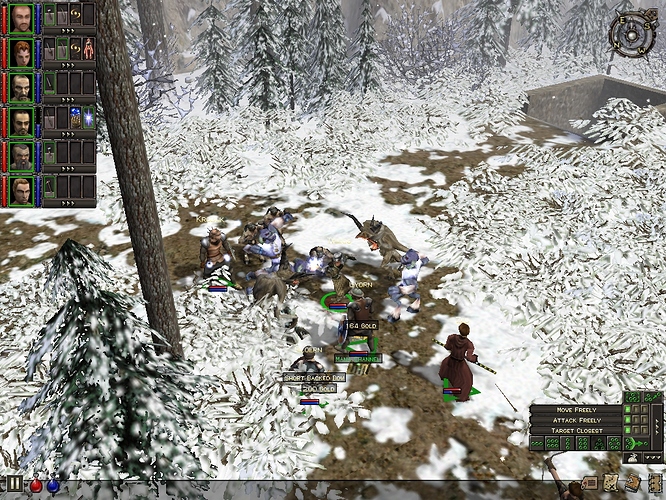Pause the game with the pause button

[15, 486]
